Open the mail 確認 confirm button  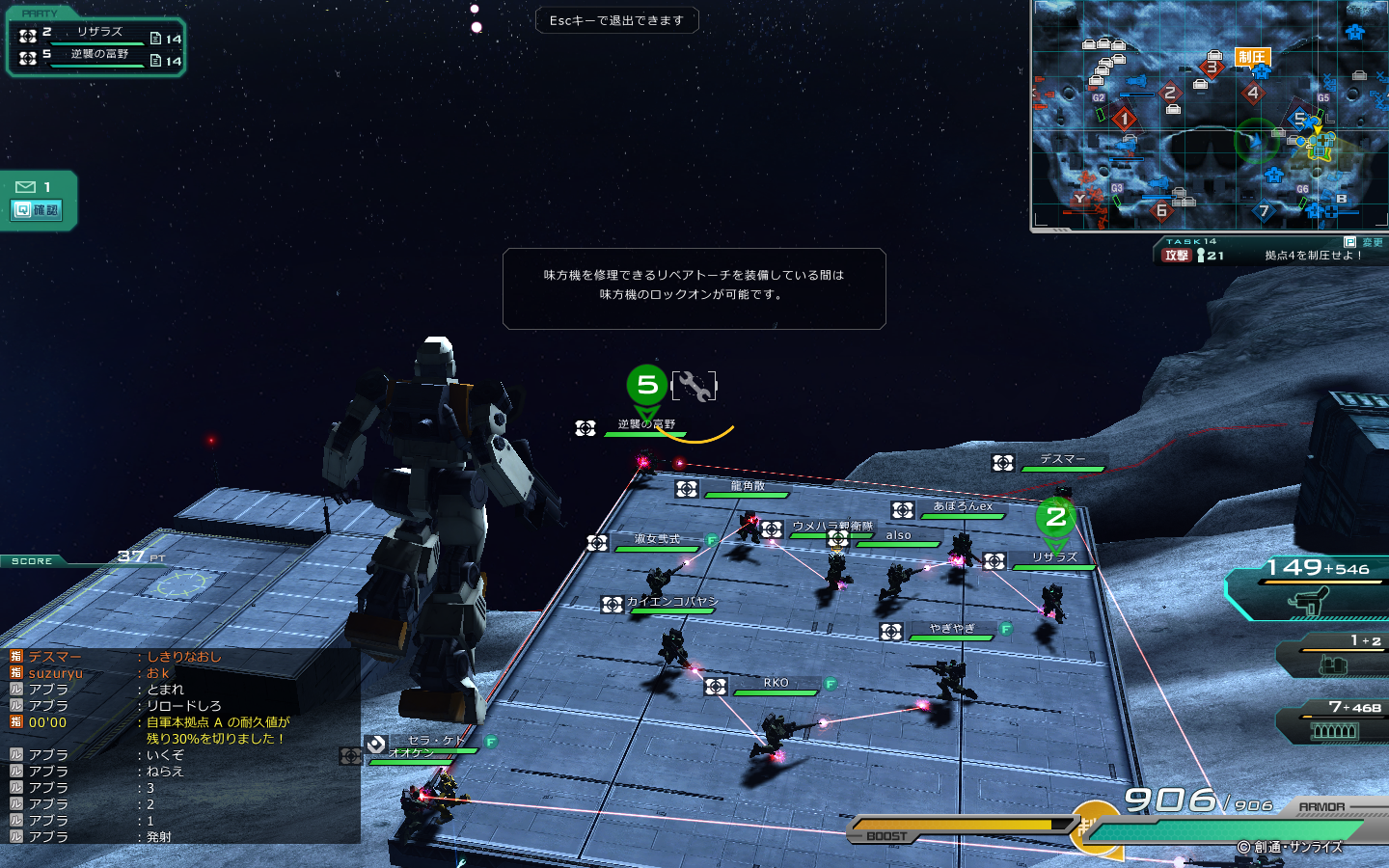point(38,209)
